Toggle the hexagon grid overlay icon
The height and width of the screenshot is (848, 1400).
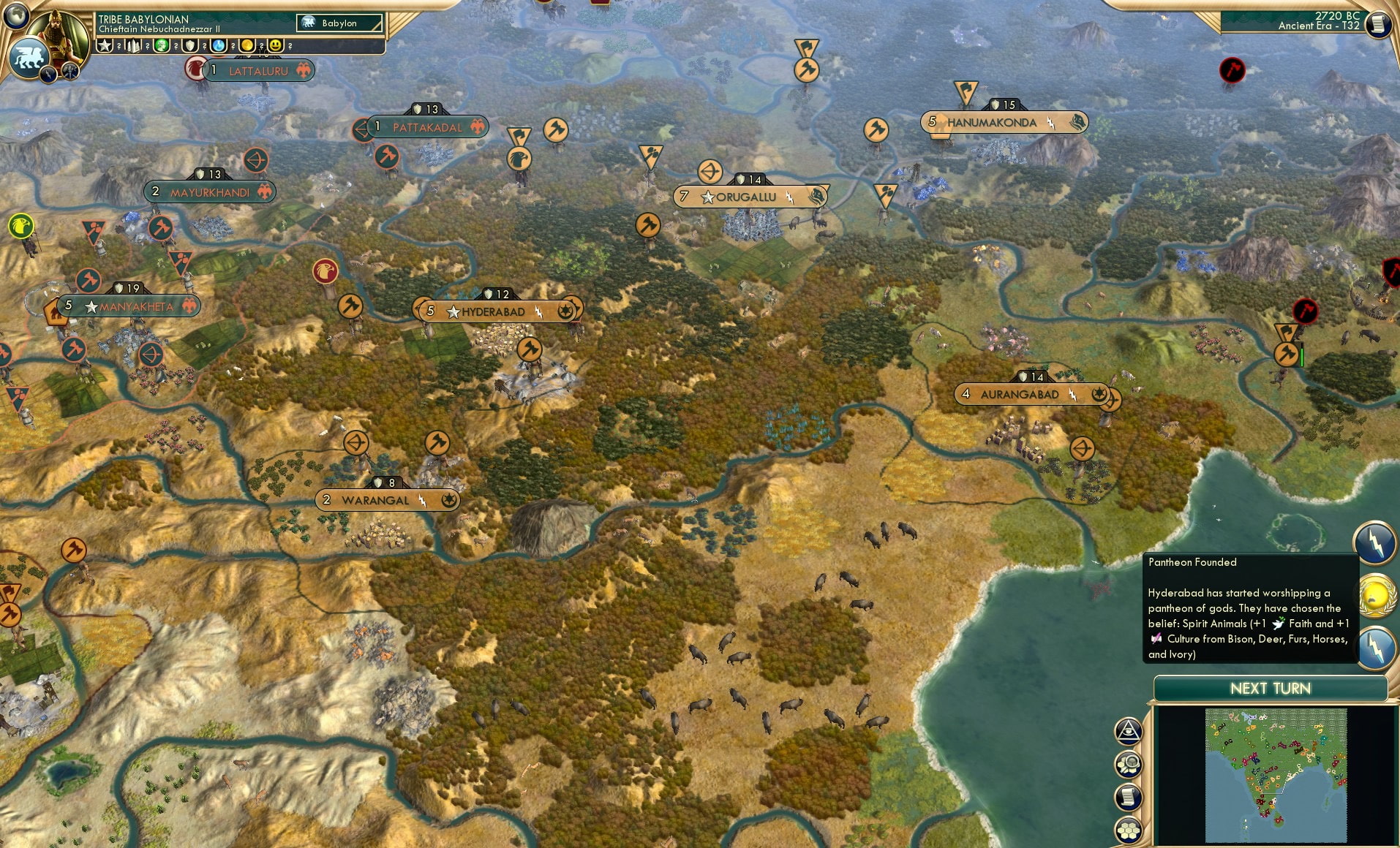point(1128,825)
